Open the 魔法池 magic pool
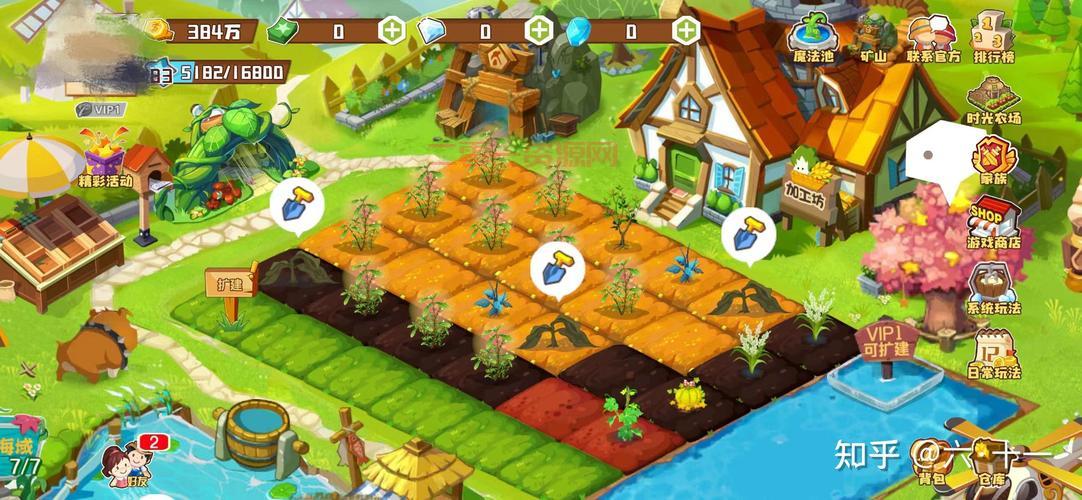 (811, 38)
